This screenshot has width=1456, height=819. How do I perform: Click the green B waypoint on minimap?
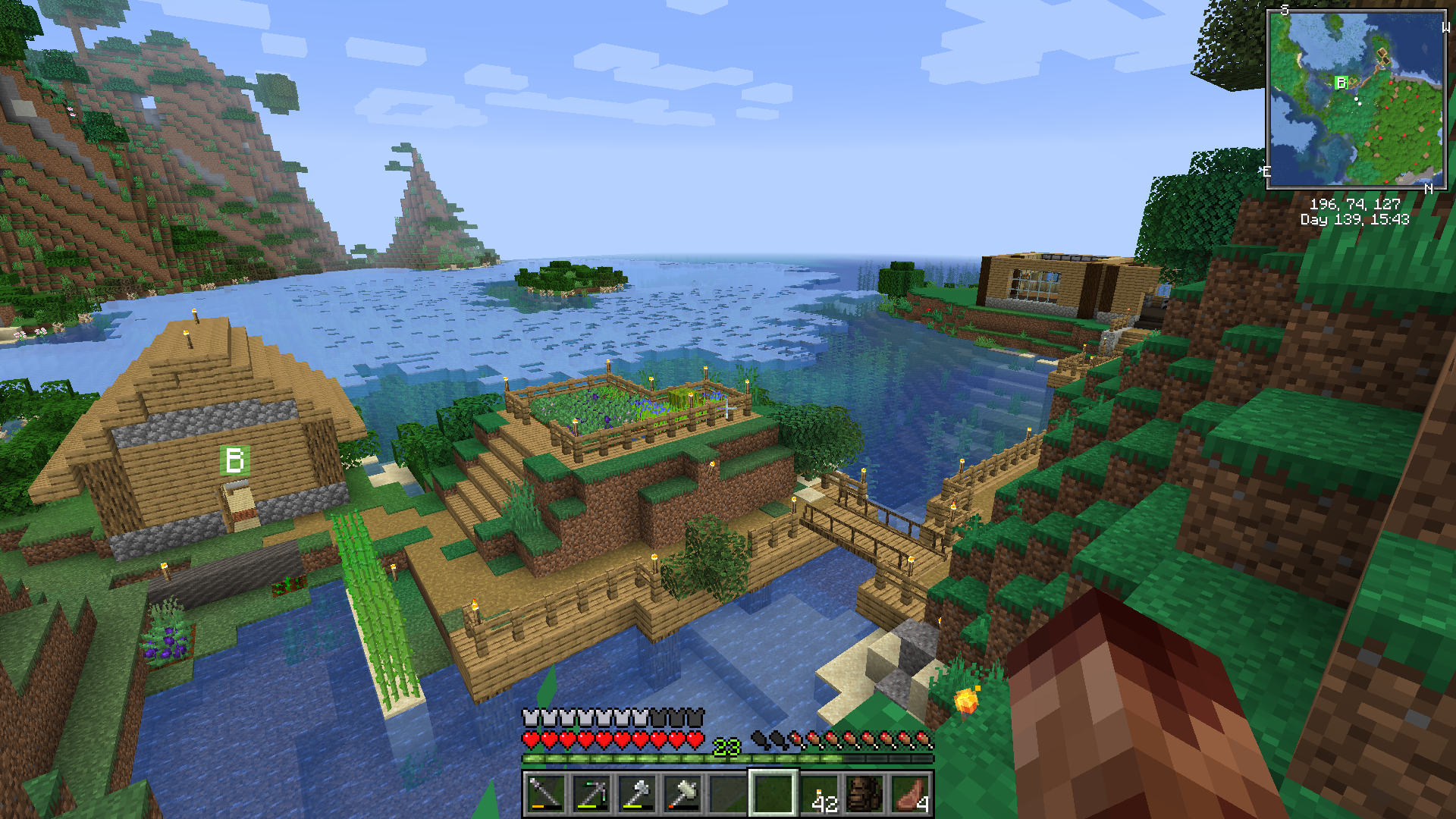click(1341, 83)
